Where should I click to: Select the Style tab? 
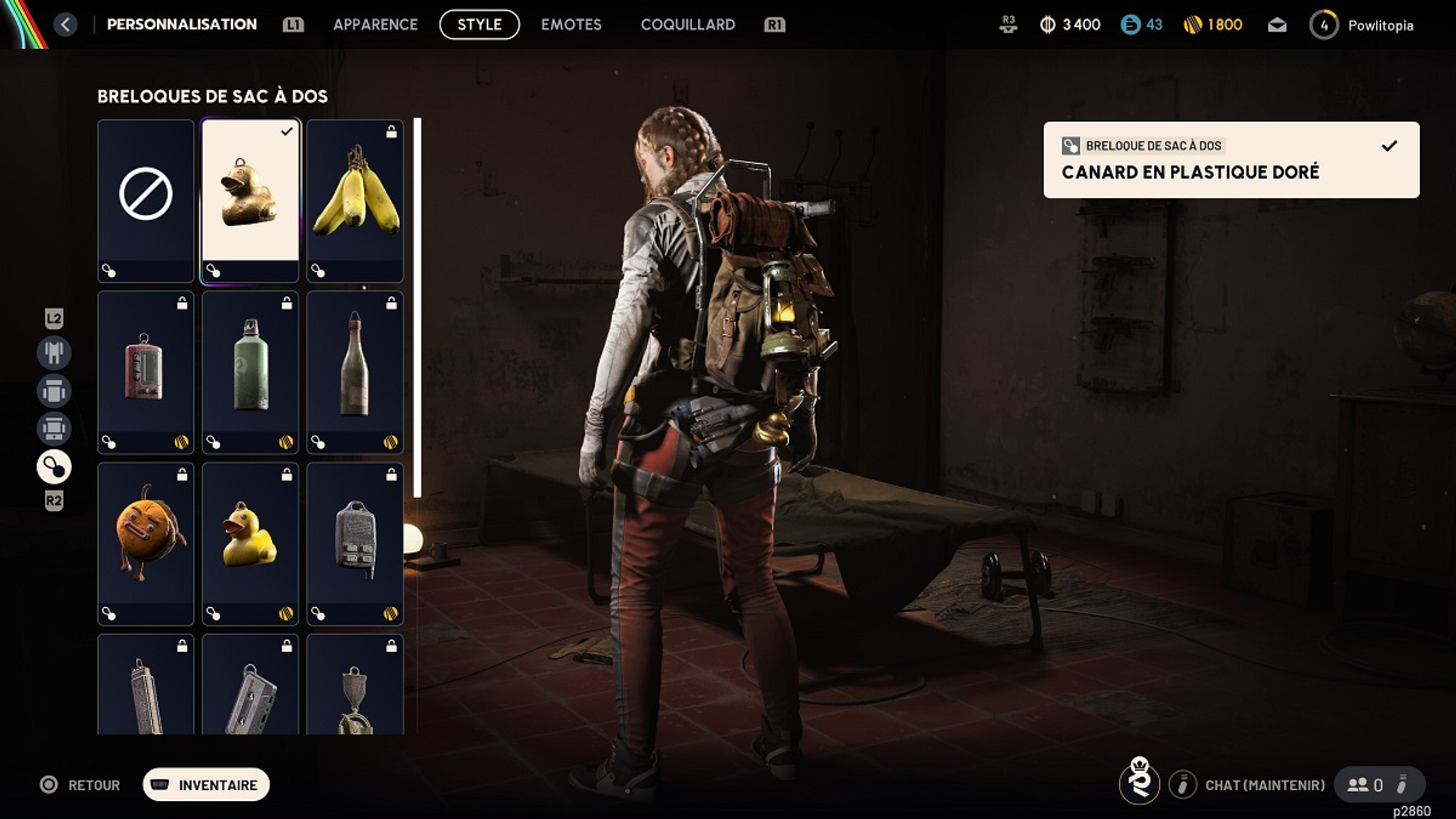tap(479, 25)
